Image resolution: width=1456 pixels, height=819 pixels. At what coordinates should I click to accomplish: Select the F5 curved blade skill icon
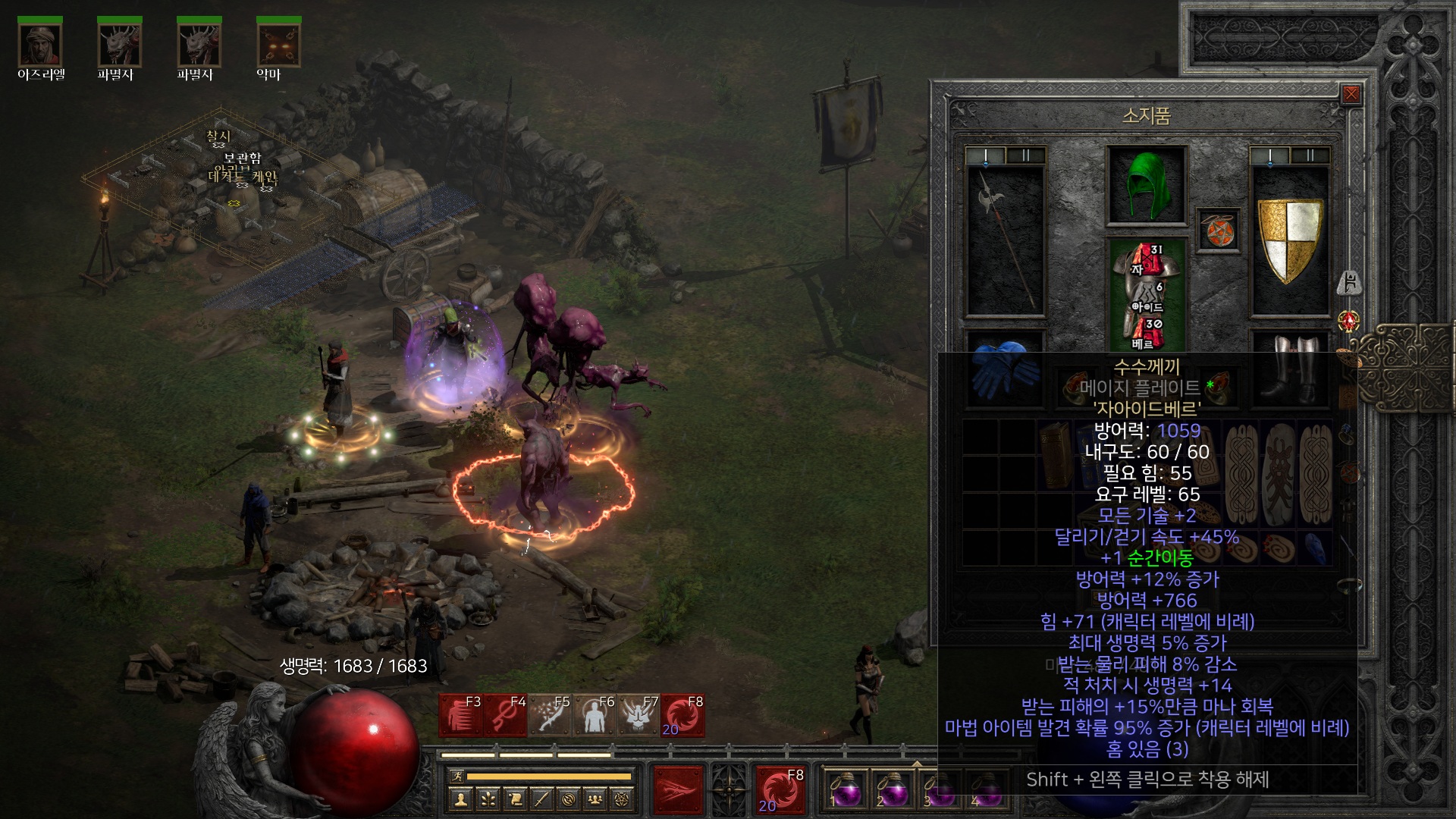(550, 715)
